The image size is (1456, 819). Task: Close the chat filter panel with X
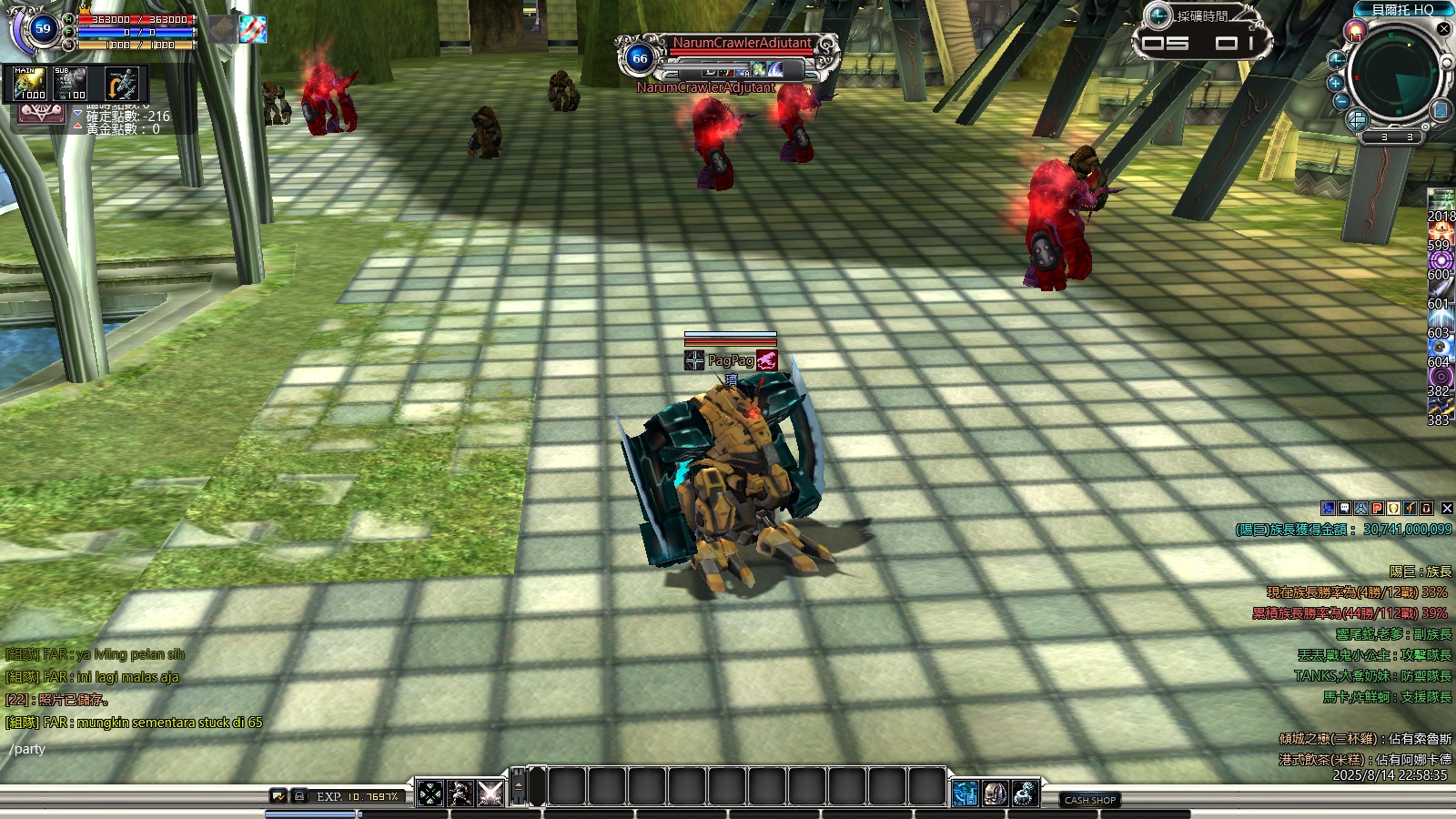(x=1447, y=509)
